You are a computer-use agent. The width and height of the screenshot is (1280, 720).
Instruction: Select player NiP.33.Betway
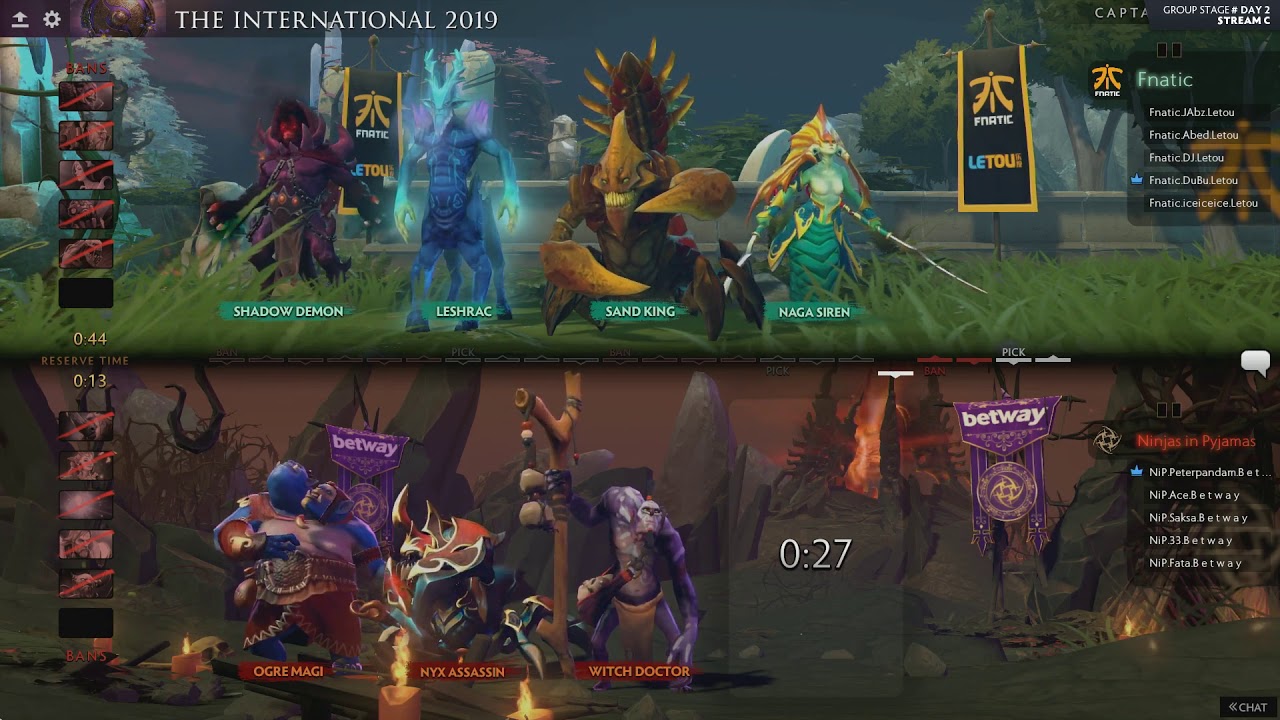[x=1190, y=540]
